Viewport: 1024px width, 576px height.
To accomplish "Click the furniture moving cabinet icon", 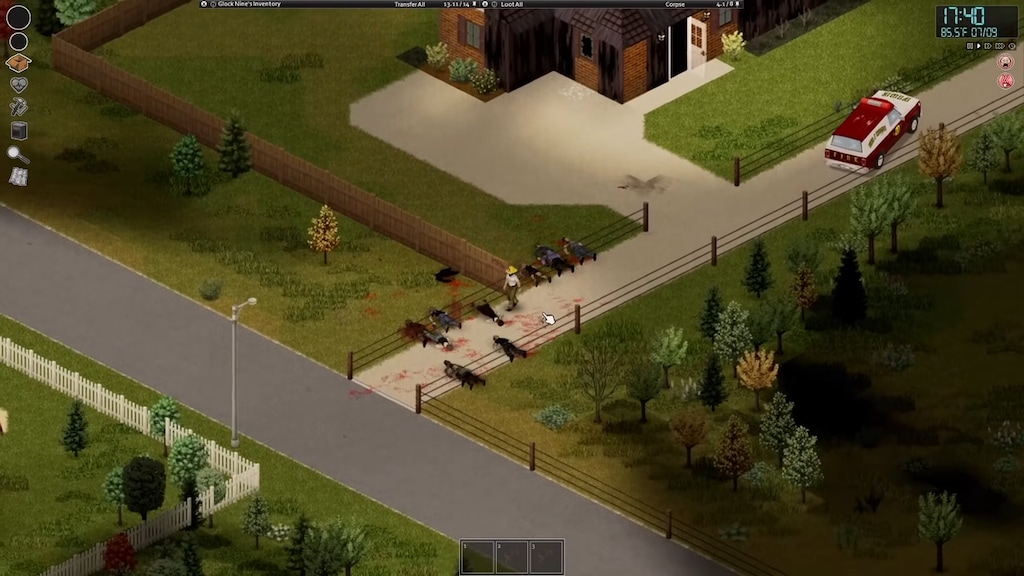I will [x=18, y=130].
